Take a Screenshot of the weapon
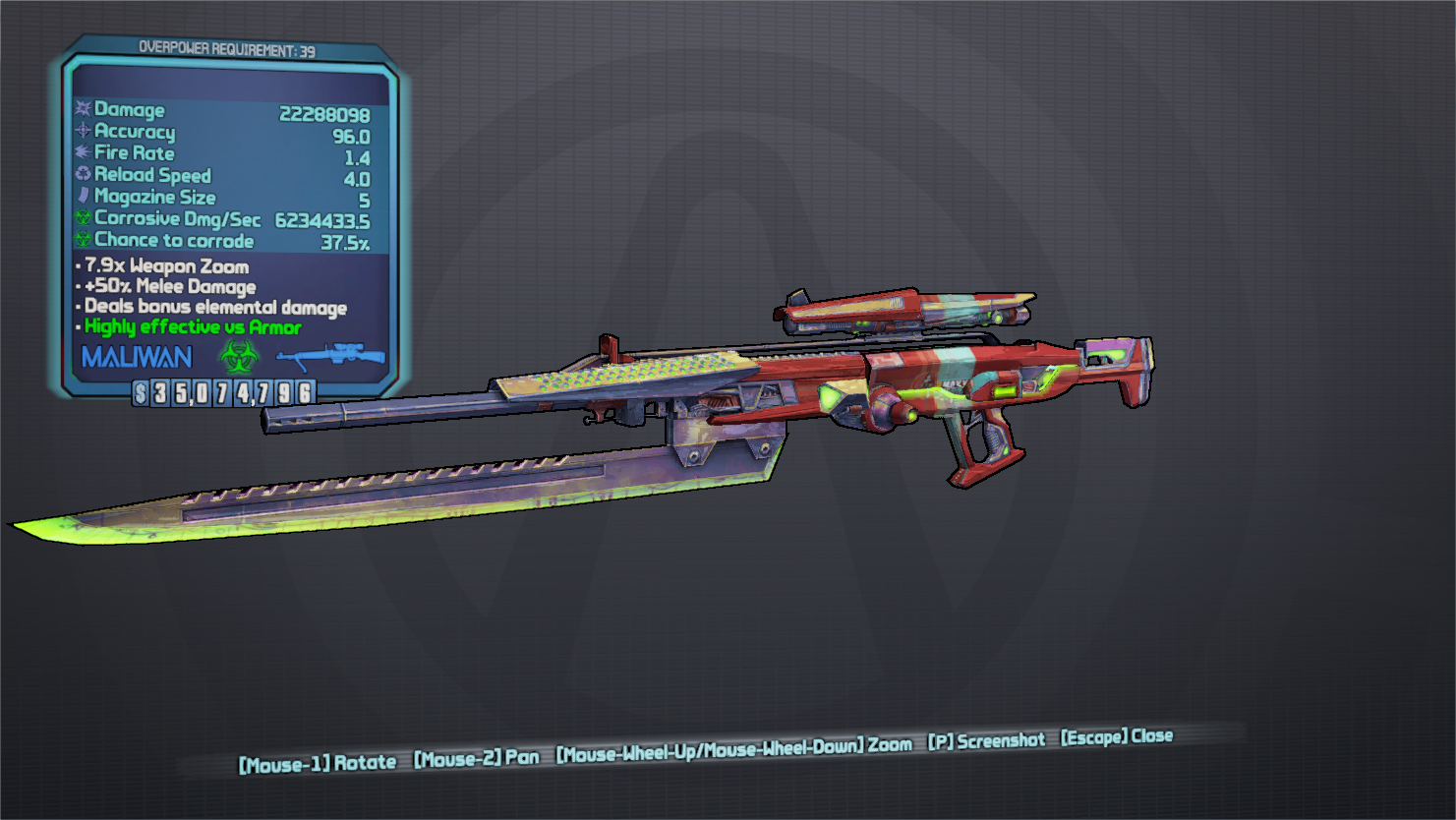Image resolution: width=1456 pixels, height=820 pixels. tap(986, 741)
